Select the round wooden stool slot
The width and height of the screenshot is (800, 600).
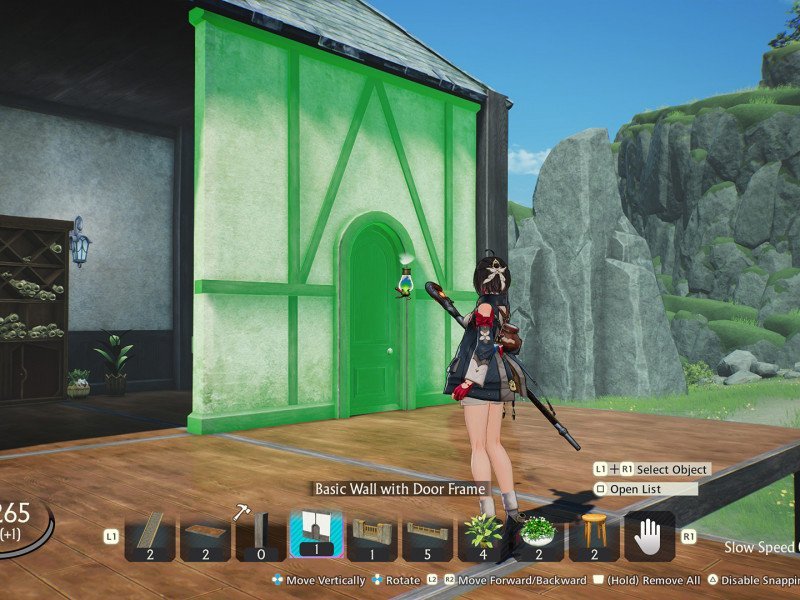594,536
